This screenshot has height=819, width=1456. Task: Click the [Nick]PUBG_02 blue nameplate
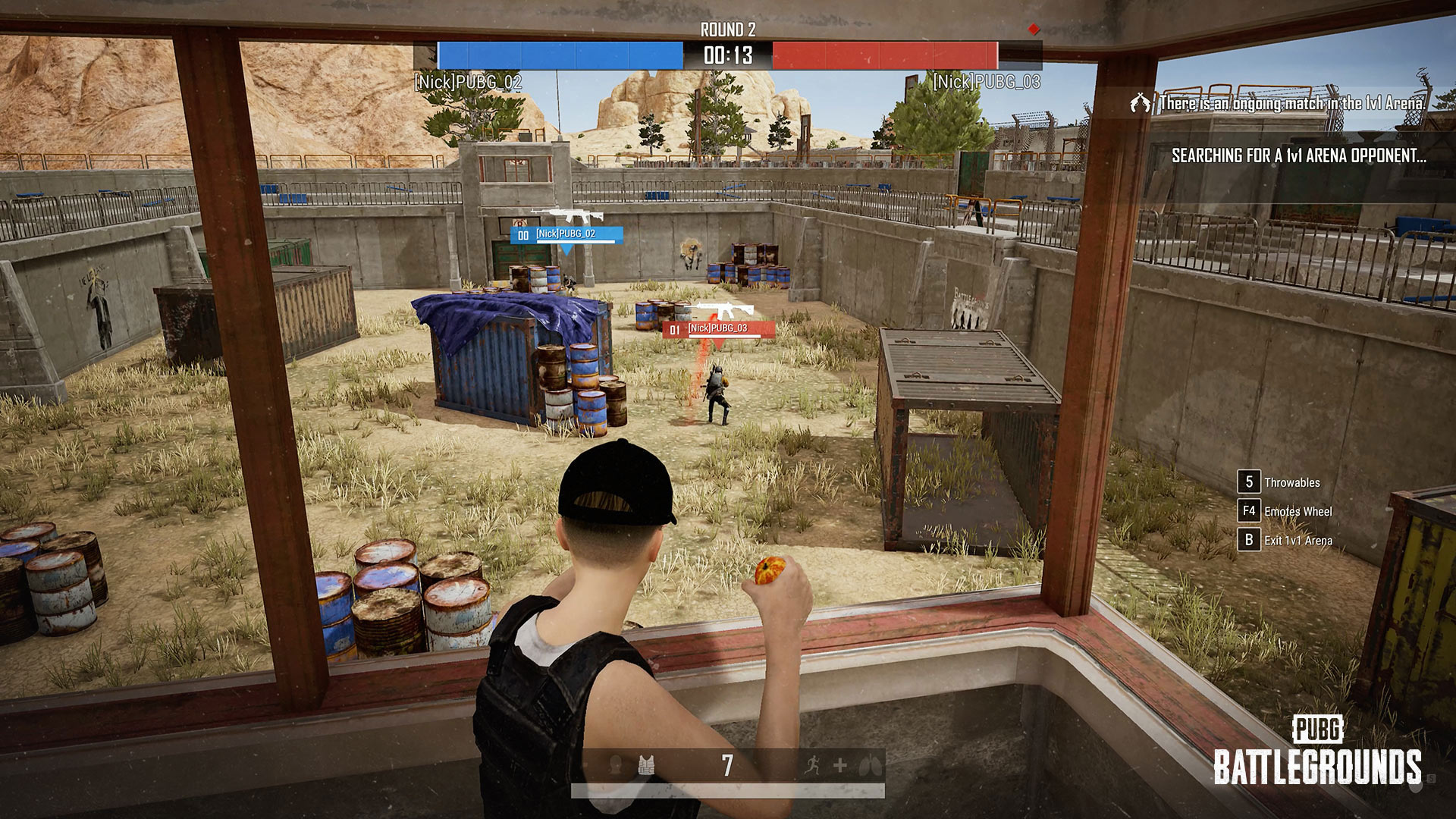pos(565,235)
